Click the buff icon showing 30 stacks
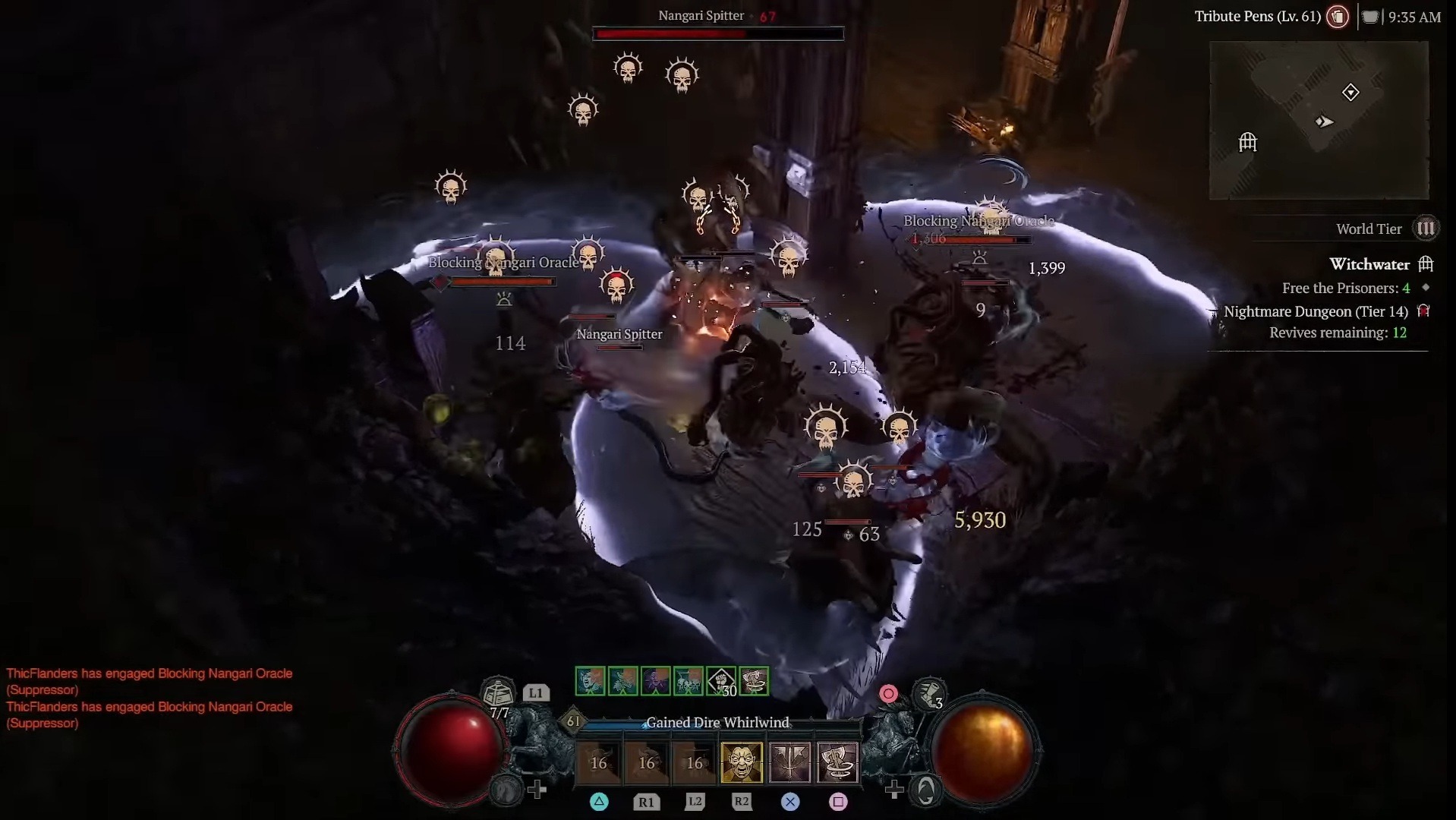The image size is (1456, 820). click(x=721, y=681)
